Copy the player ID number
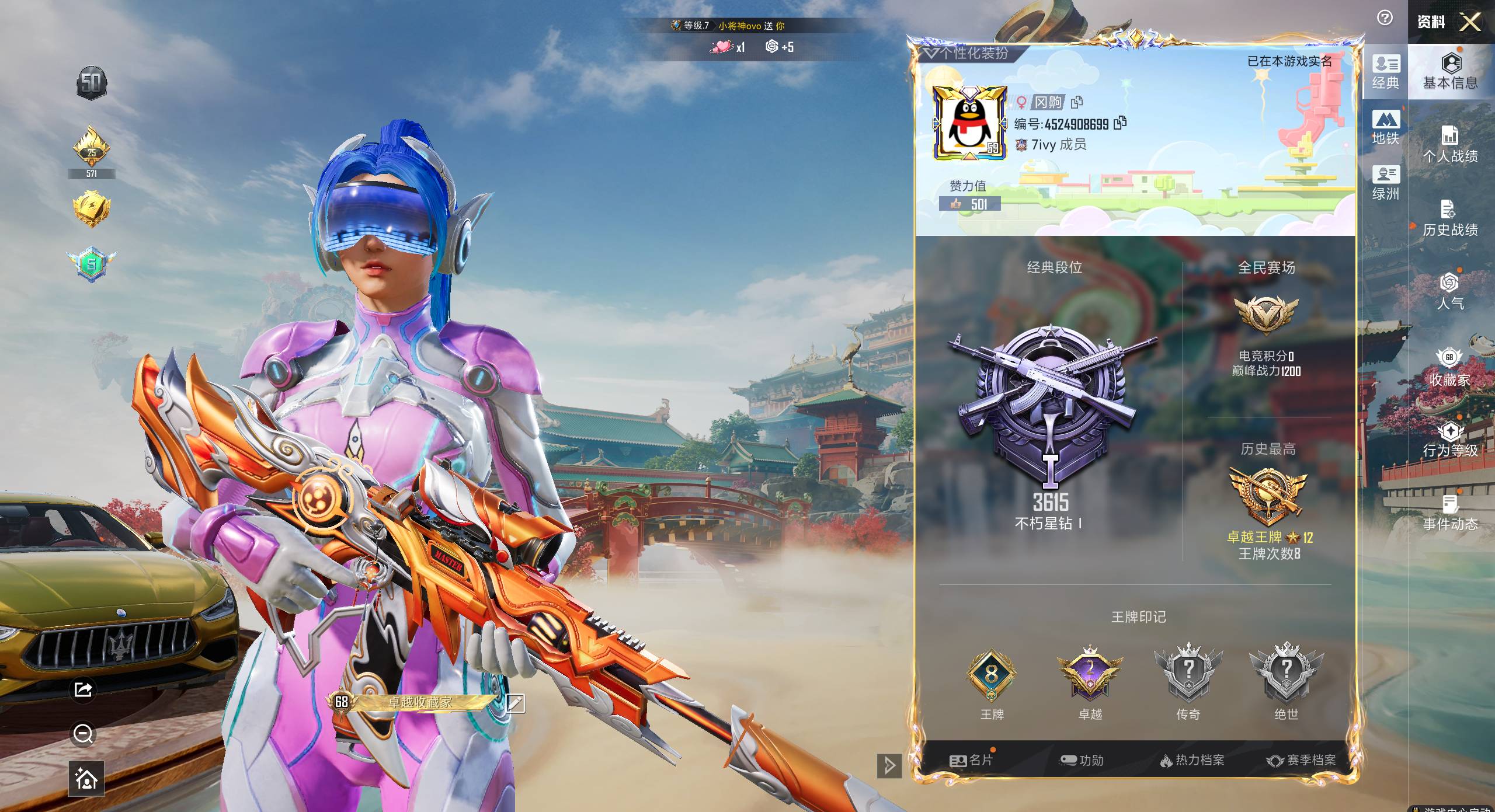Image resolution: width=1495 pixels, height=812 pixels. tap(1119, 123)
